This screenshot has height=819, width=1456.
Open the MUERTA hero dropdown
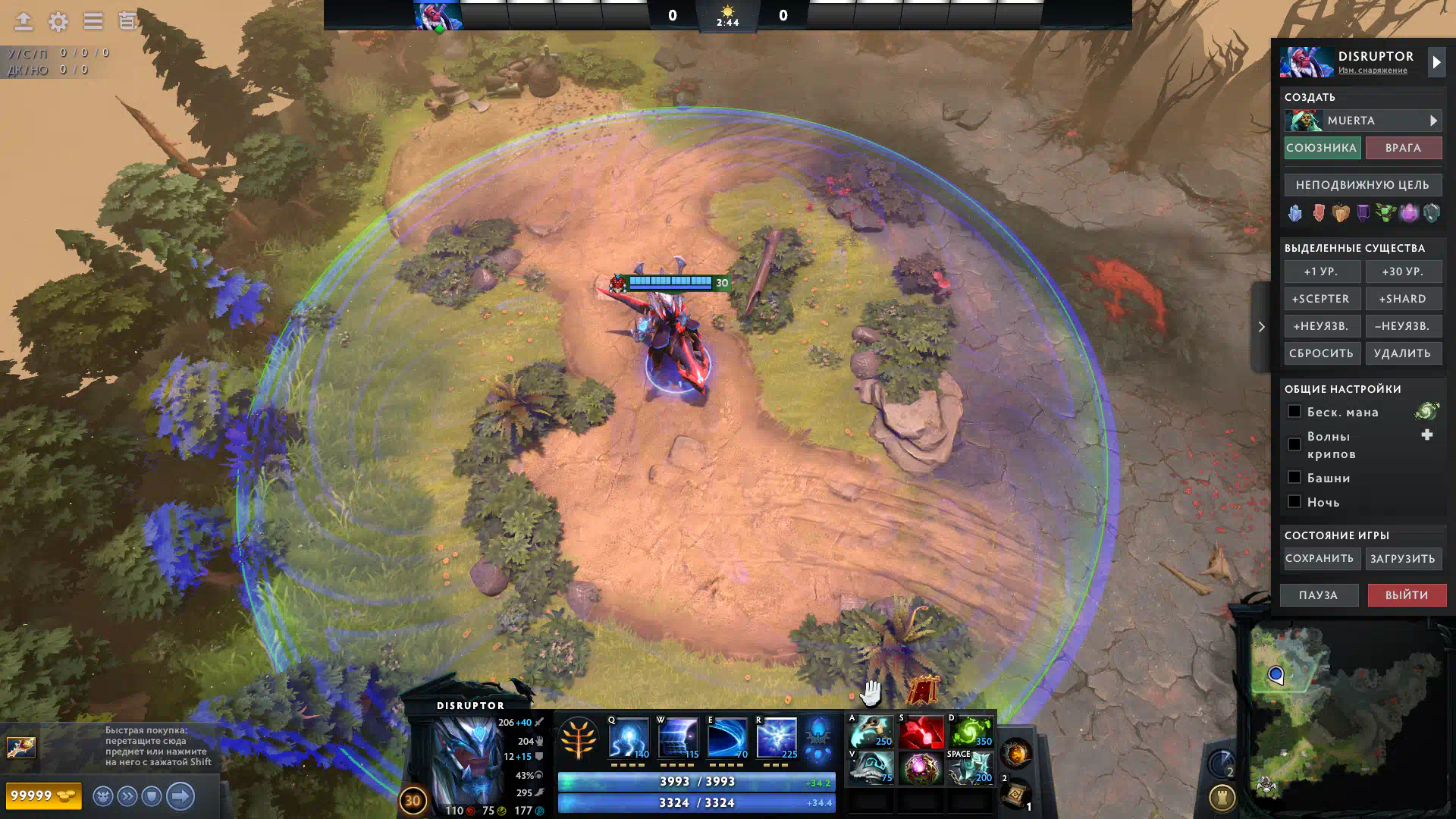[x=1363, y=121]
